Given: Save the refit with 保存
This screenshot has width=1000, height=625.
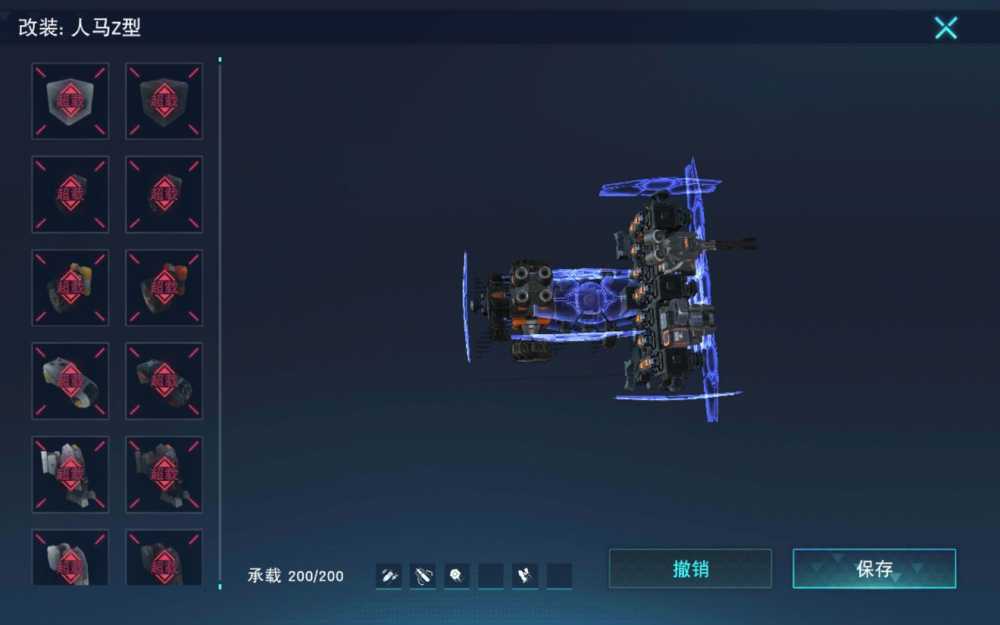Looking at the screenshot, I should [874, 569].
